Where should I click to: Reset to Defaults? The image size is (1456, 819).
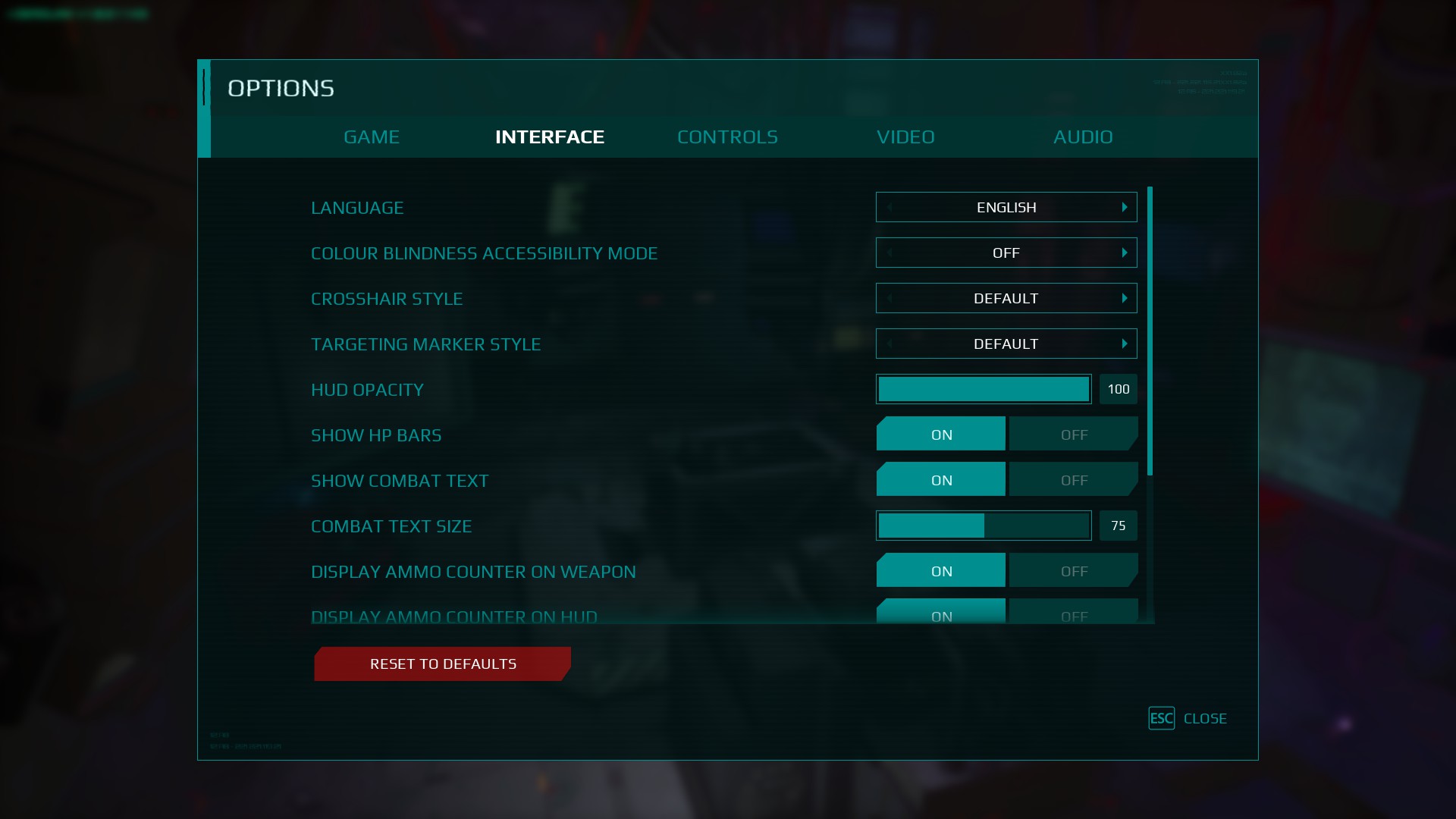point(443,664)
